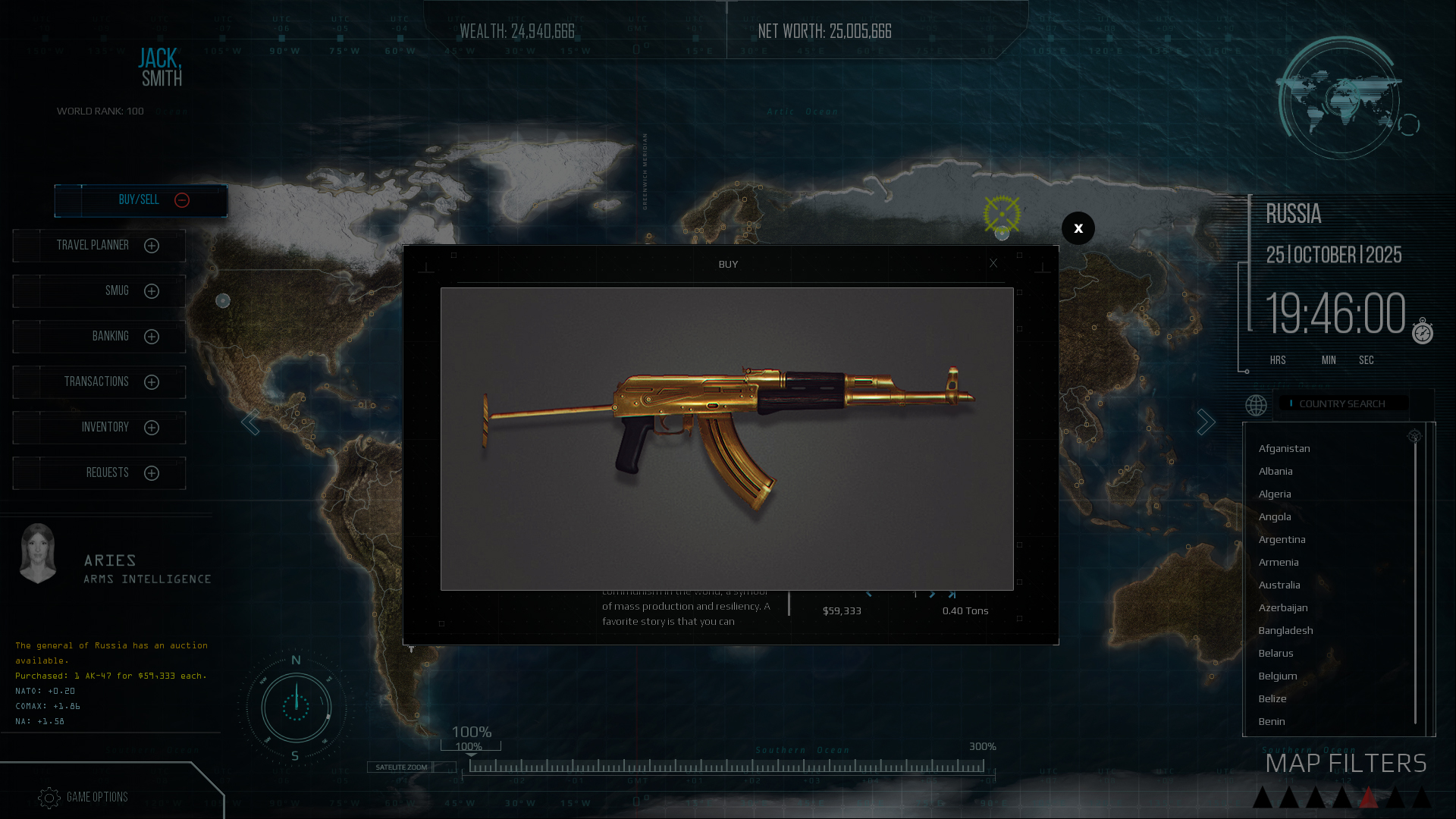This screenshot has height=819, width=1456.
Task: Switch to the Buy tab of the dialog
Action: click(x=728, y=265)
